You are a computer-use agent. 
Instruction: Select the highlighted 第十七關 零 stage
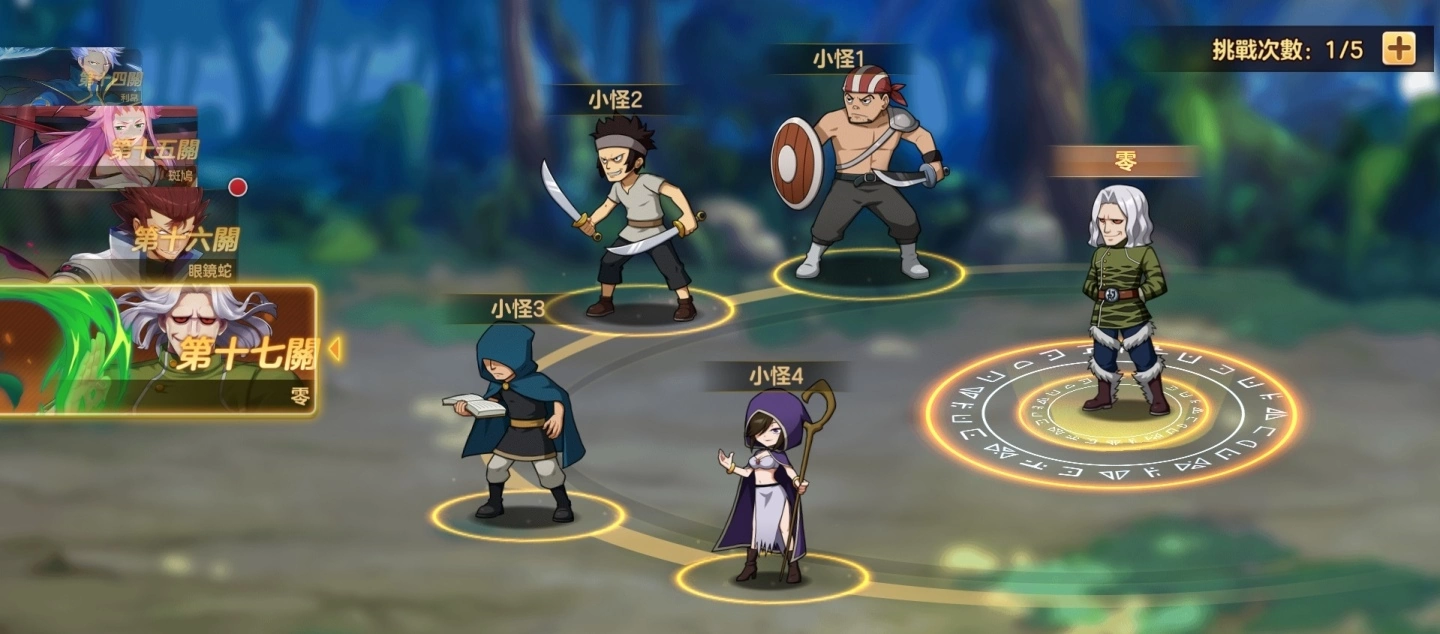tap(160, 350)
